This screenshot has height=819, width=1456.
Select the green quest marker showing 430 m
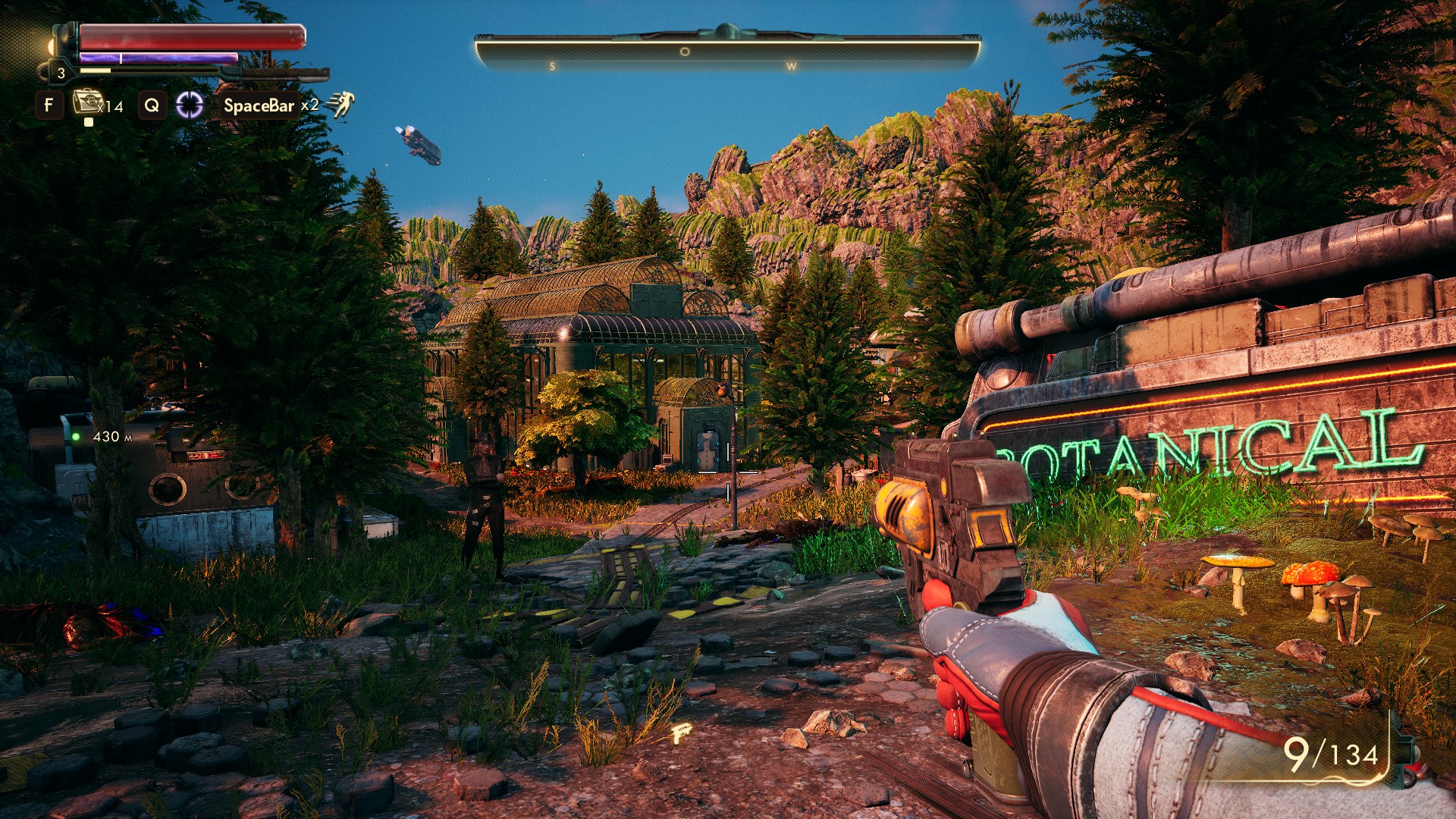click(76, 437)
